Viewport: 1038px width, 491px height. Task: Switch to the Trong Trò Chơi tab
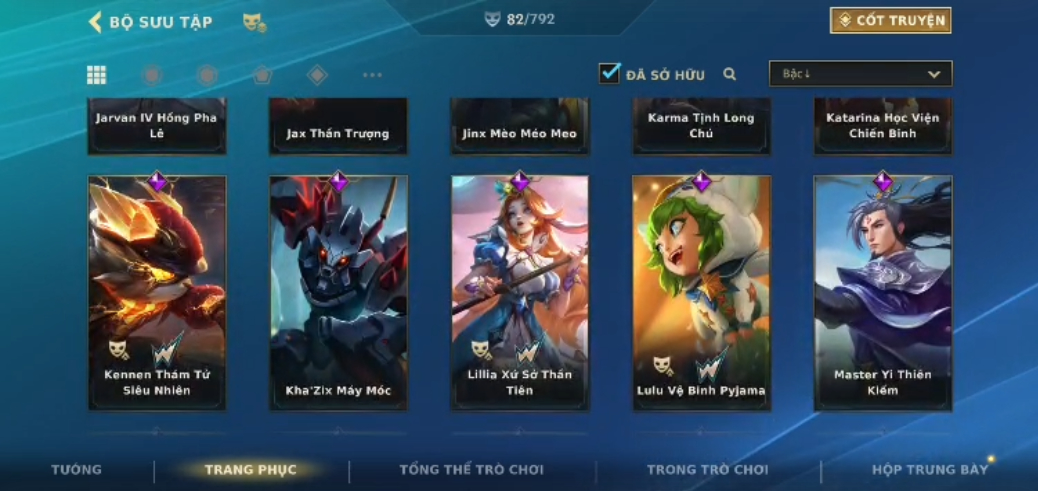pos(707,470)
